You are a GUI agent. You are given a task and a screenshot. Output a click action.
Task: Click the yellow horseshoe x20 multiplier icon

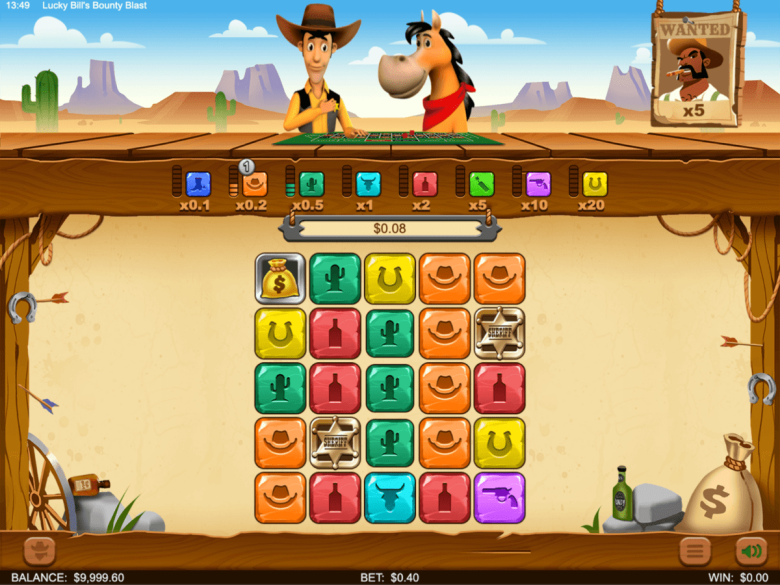pos(595,184)
